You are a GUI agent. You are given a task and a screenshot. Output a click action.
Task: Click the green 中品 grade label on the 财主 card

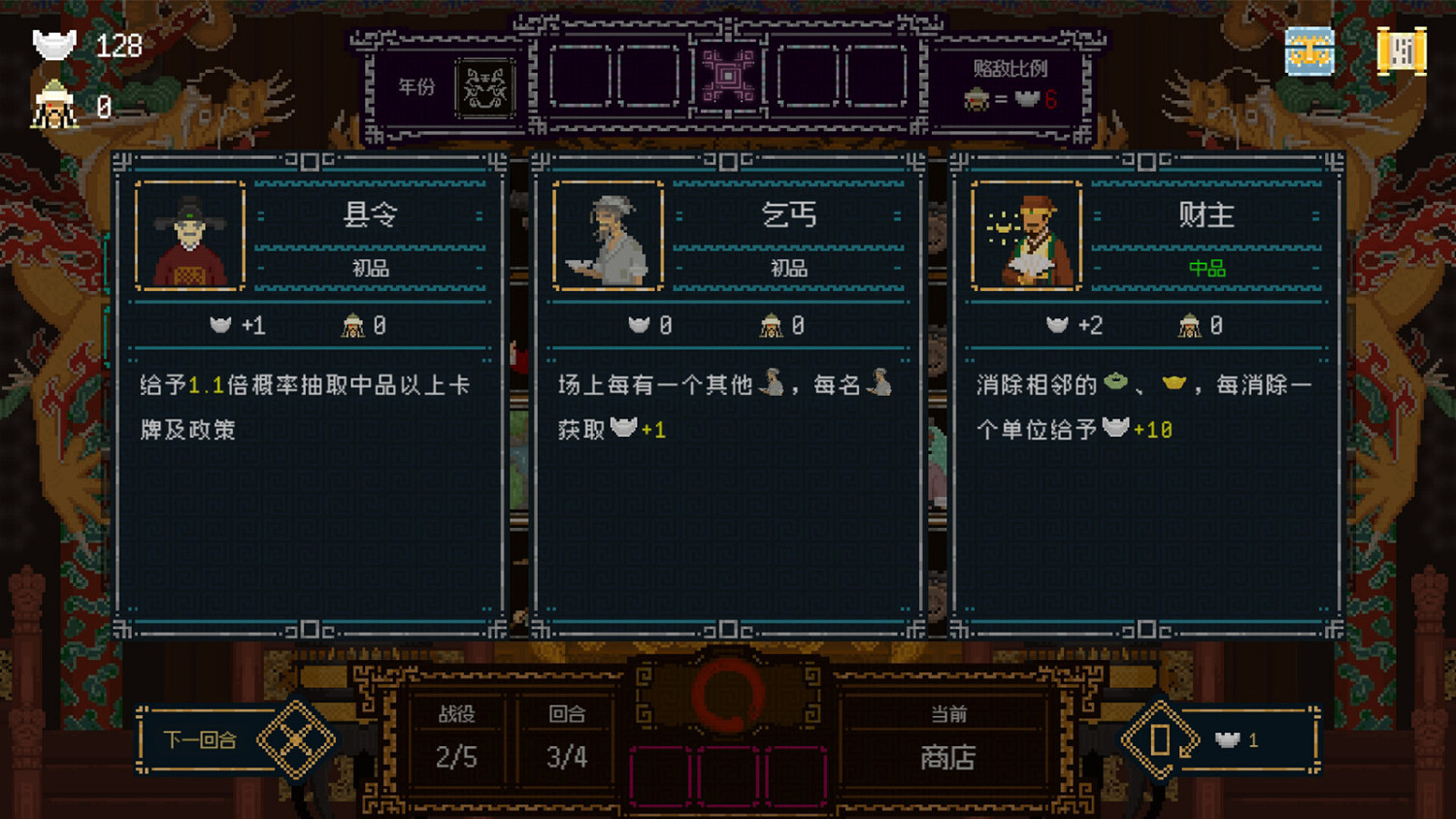click(x=1207, y=270)
